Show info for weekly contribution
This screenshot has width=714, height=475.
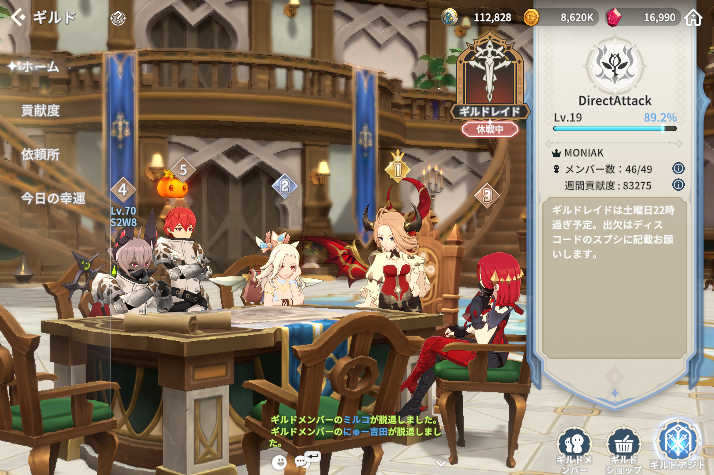pyautogui.click(x=678, y=185)
